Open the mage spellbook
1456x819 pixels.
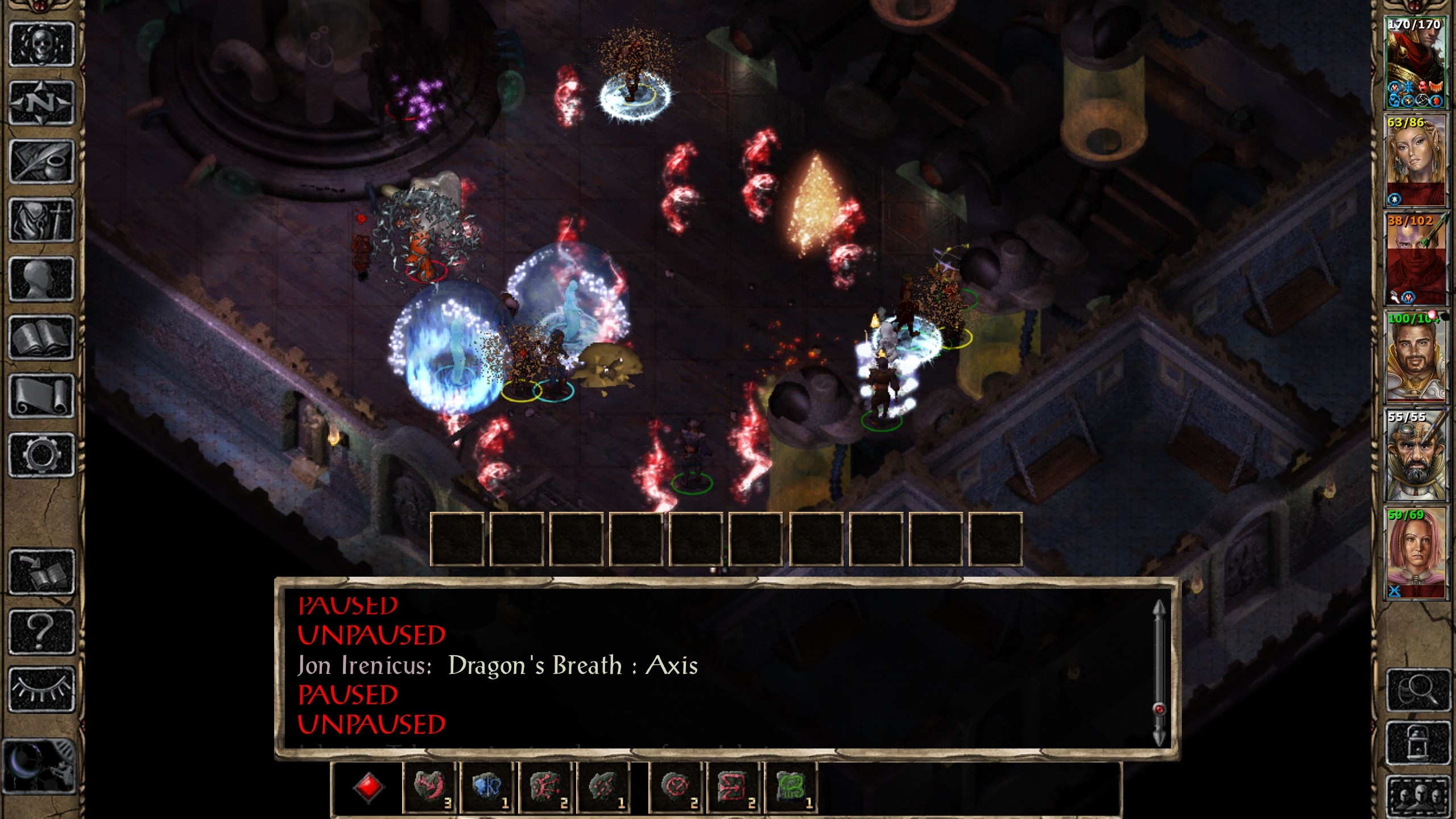click(x=42, y=337)
